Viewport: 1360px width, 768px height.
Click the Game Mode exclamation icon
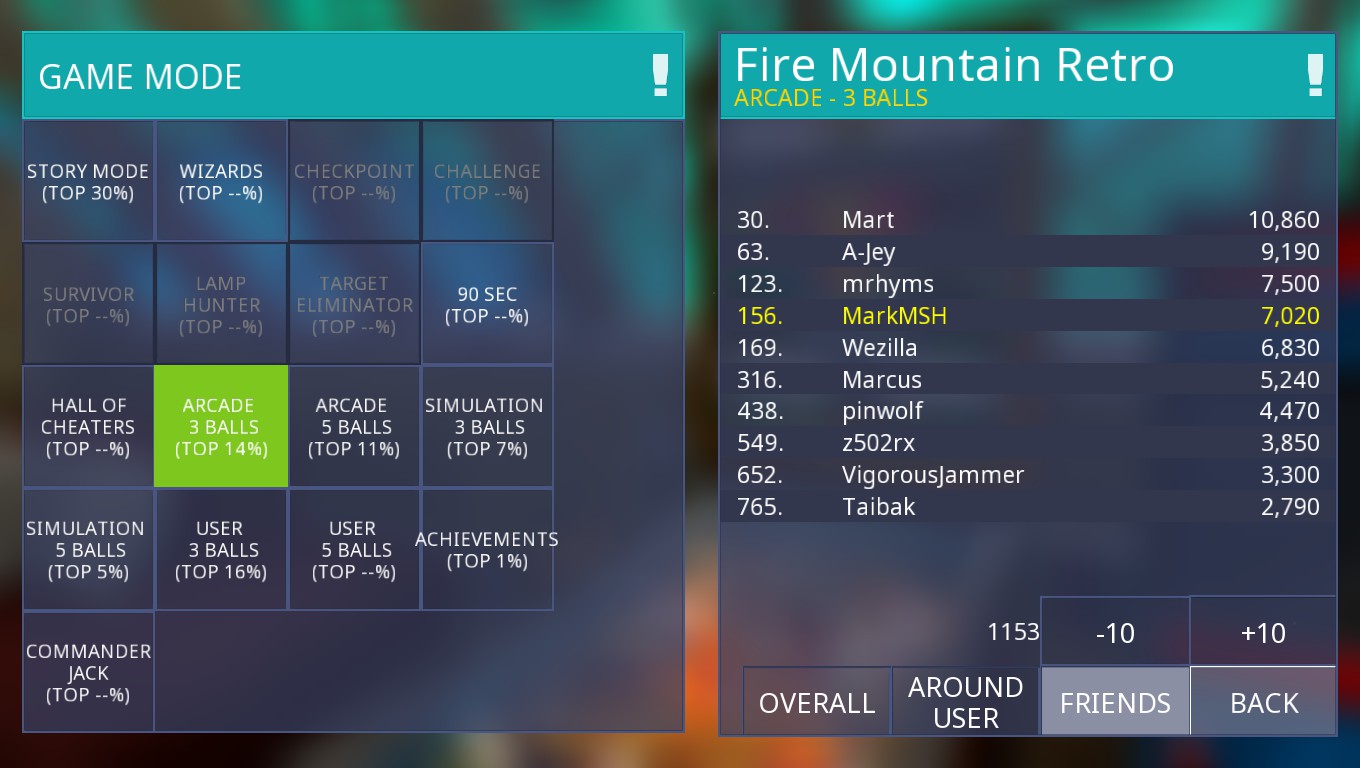tap(660, 76)
